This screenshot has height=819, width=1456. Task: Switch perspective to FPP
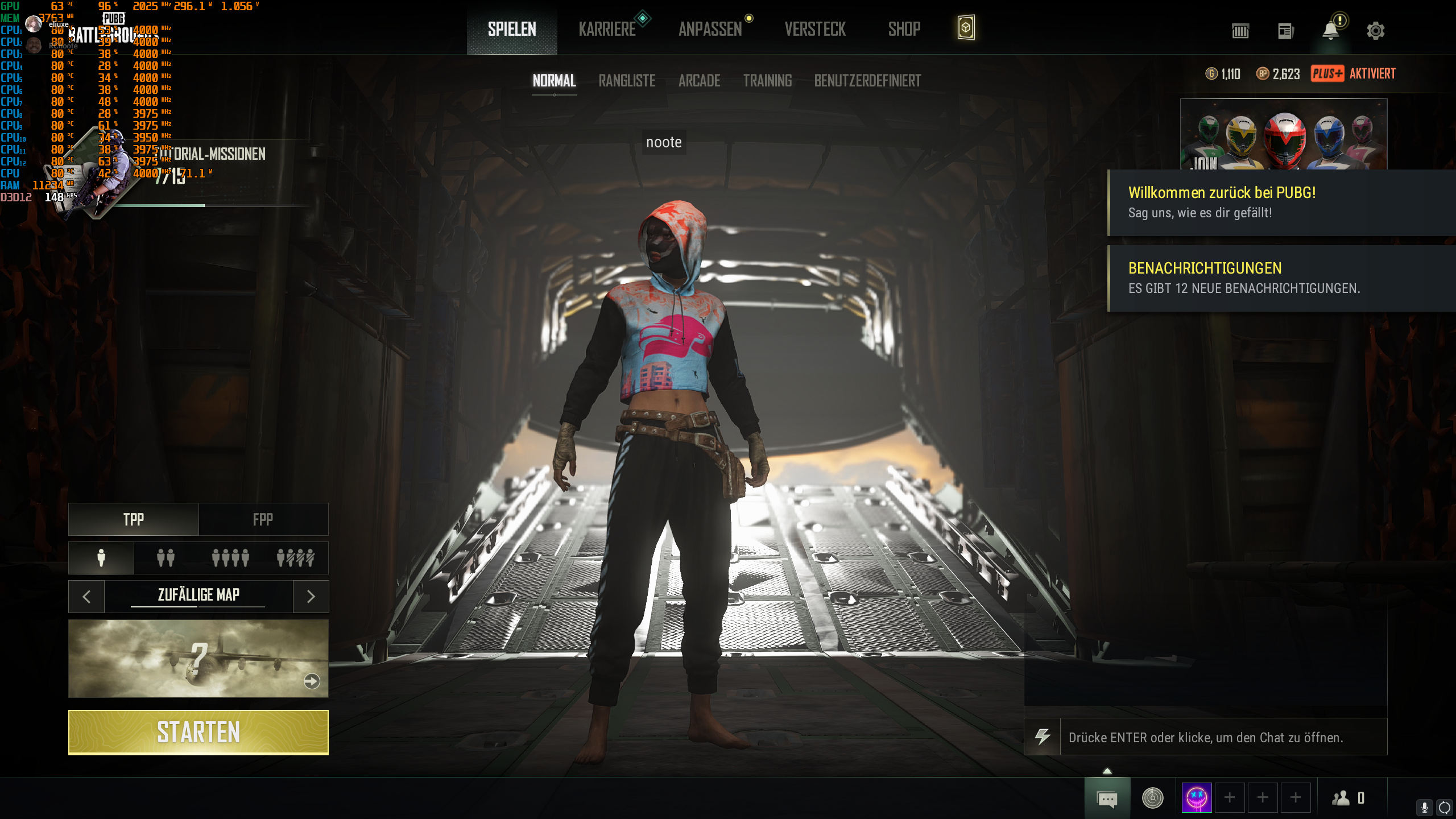click(263, 519)
